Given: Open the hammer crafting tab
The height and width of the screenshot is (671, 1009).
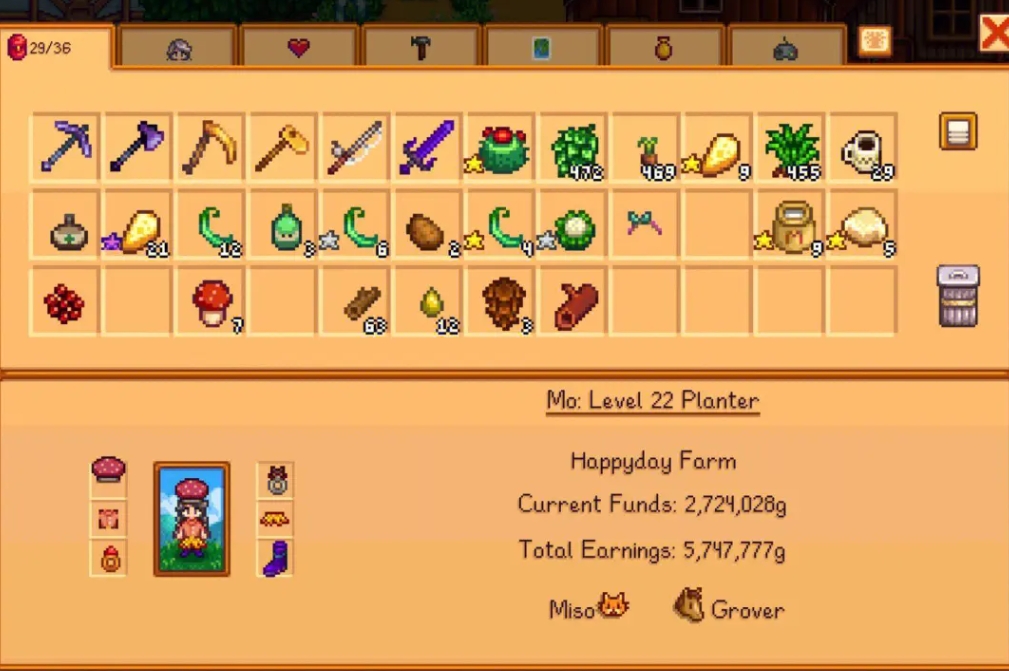Looking at the screenshot, I should click(421, 48).
